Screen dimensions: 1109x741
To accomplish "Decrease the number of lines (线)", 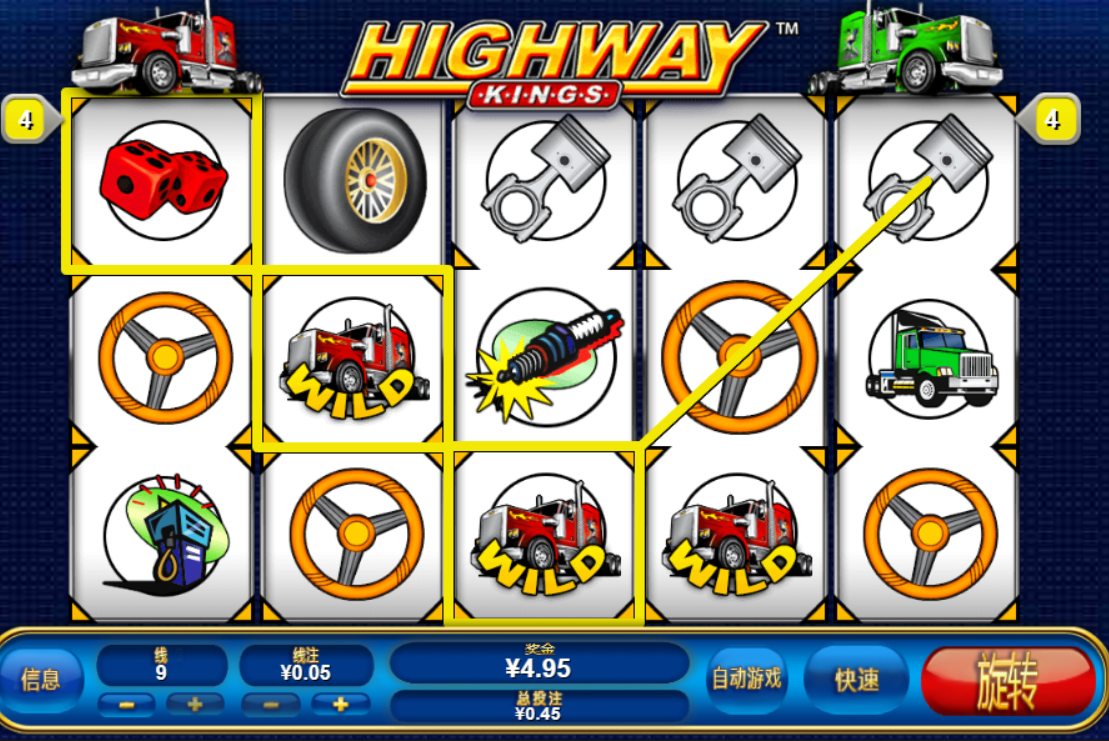I will pos(127,705).
